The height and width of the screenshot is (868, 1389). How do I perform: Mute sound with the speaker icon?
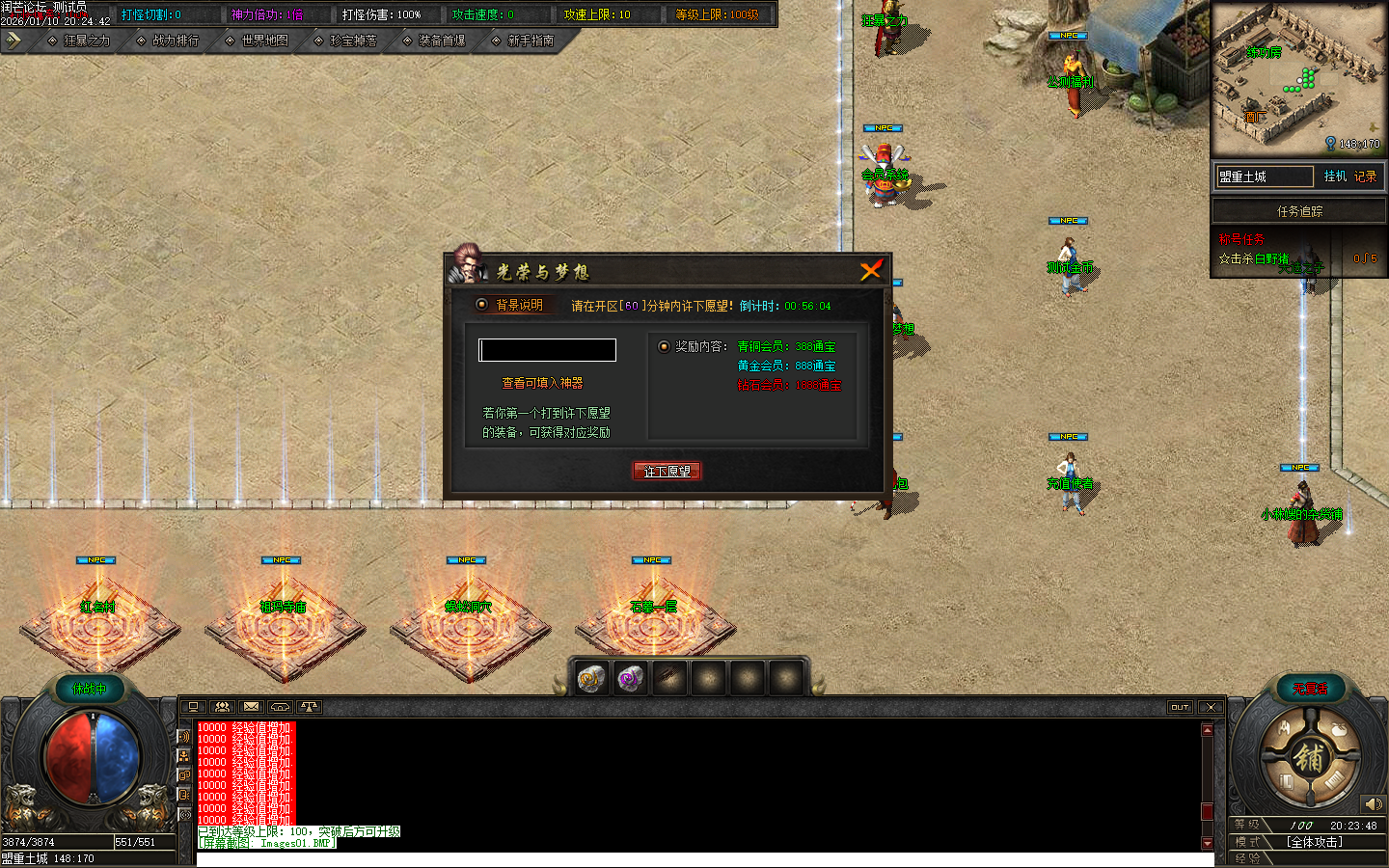[1374, 803]
